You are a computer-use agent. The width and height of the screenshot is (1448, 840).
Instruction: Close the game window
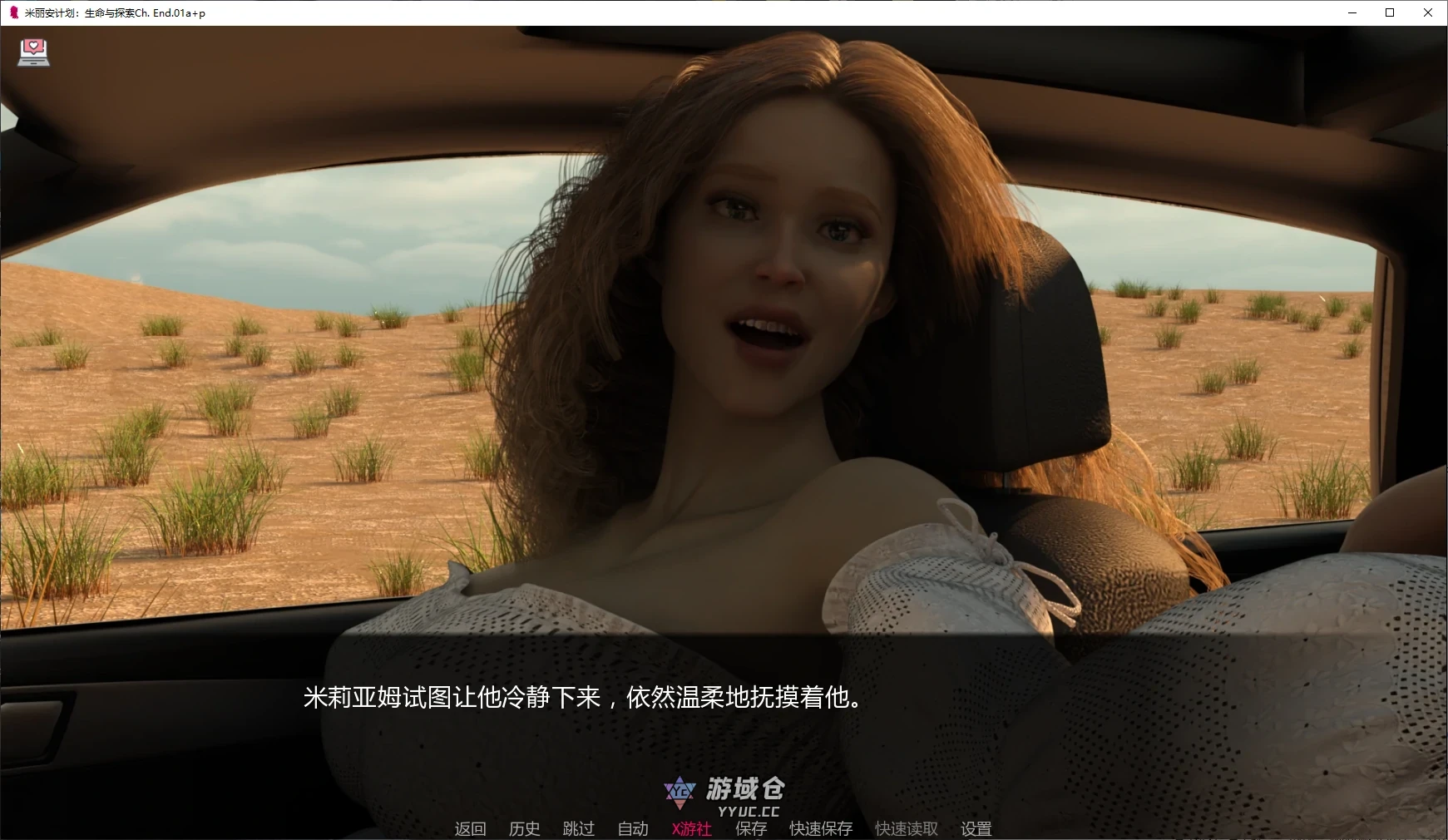tap(1428, 12)
